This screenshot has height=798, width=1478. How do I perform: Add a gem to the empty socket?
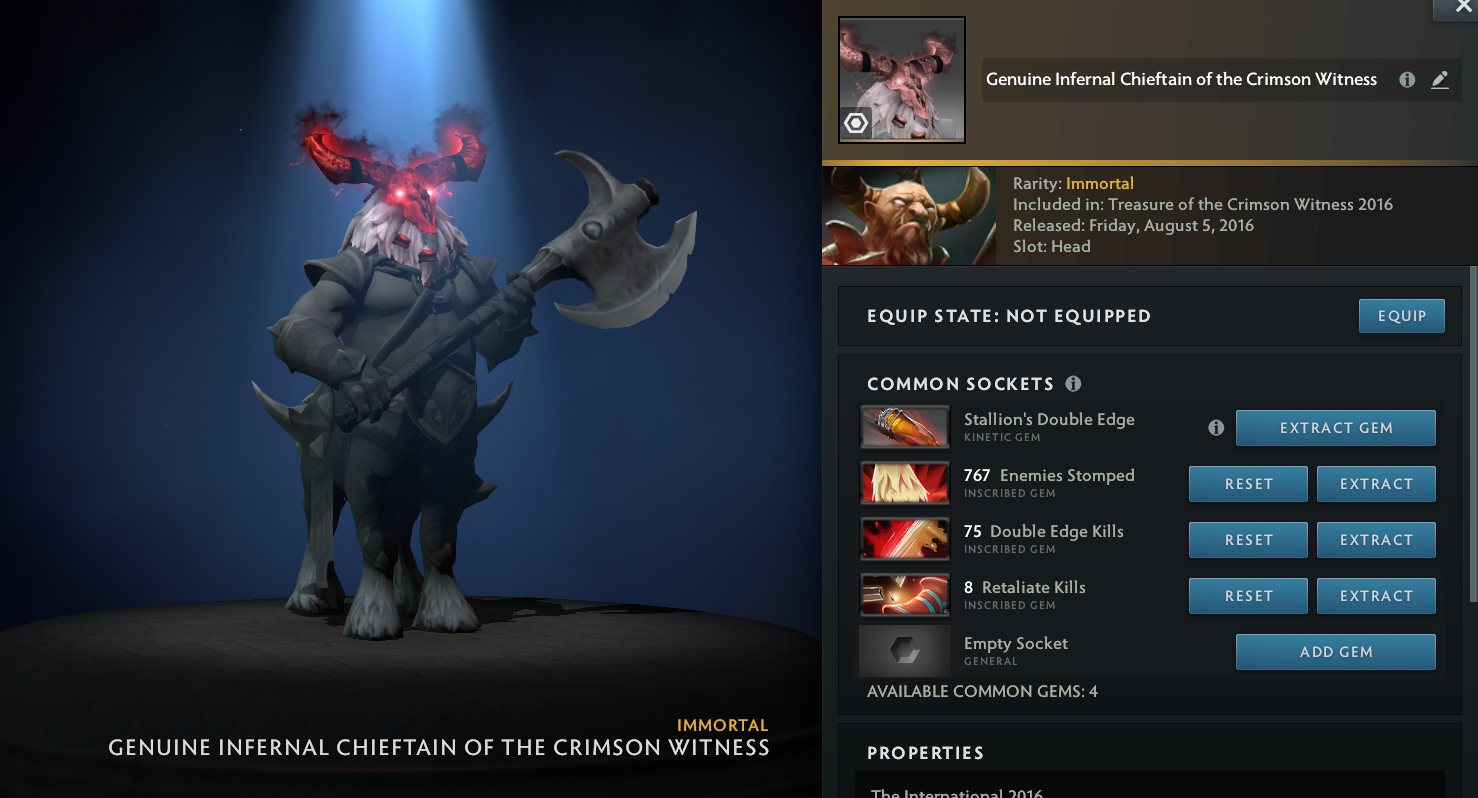click(1335, 652)
